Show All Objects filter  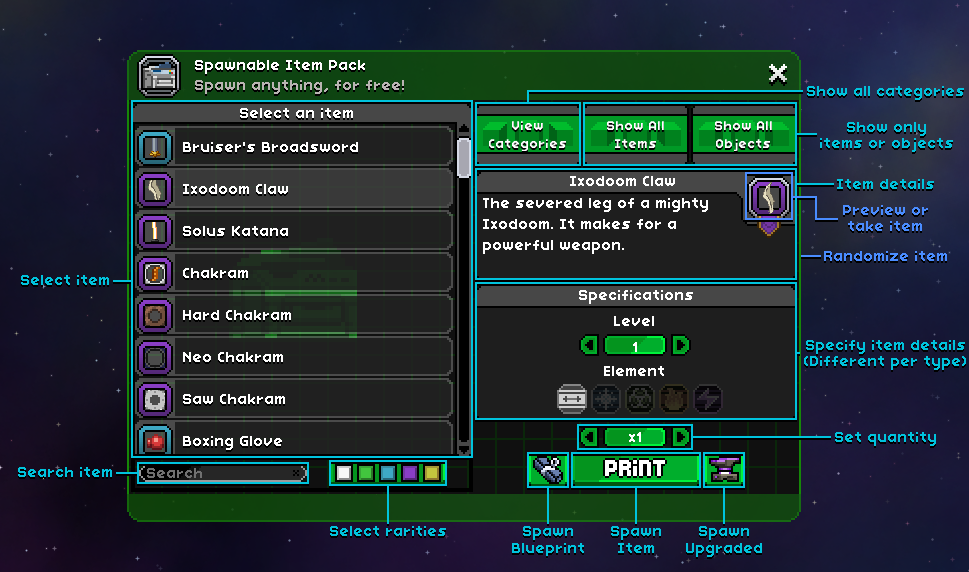click(x=743, y=135)
